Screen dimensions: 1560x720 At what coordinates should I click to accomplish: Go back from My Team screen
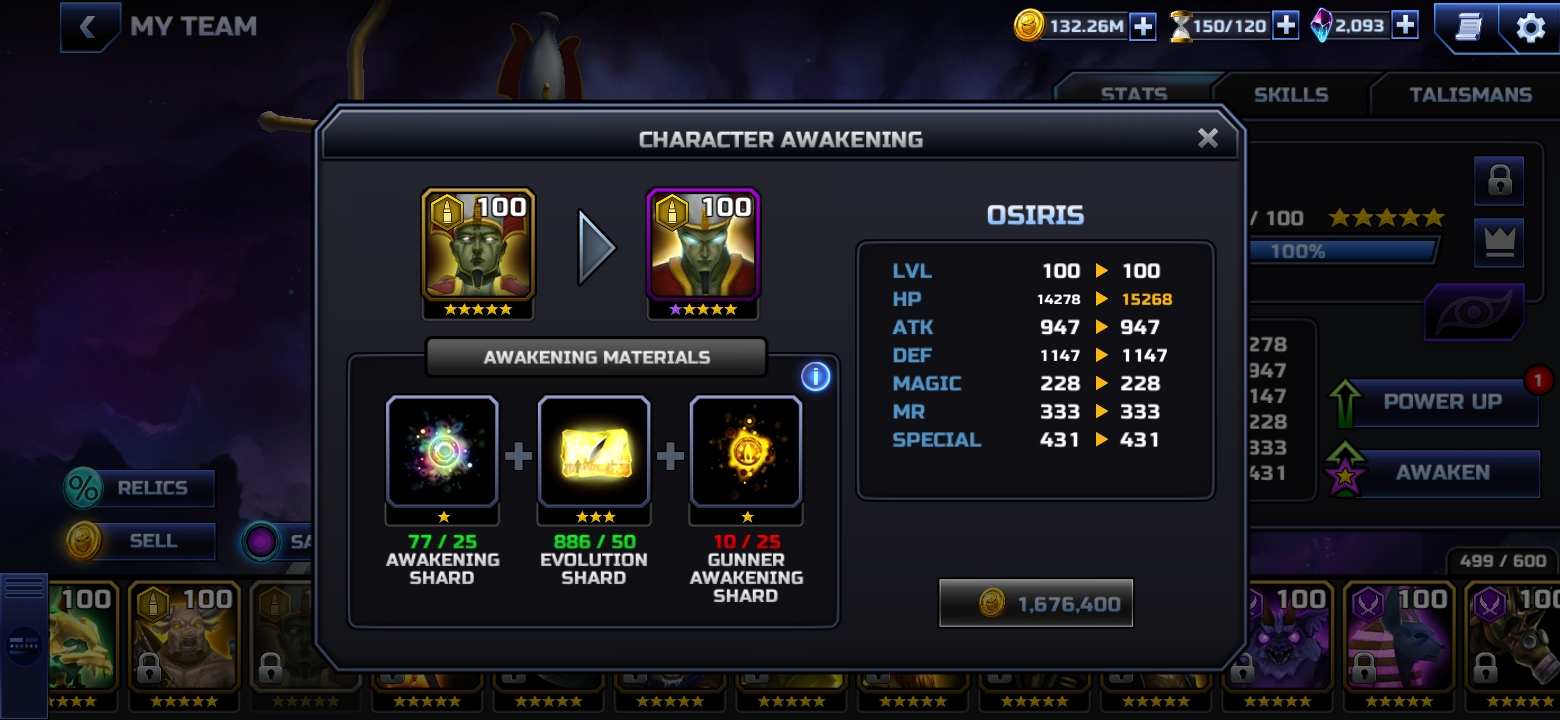coord(88,27)
